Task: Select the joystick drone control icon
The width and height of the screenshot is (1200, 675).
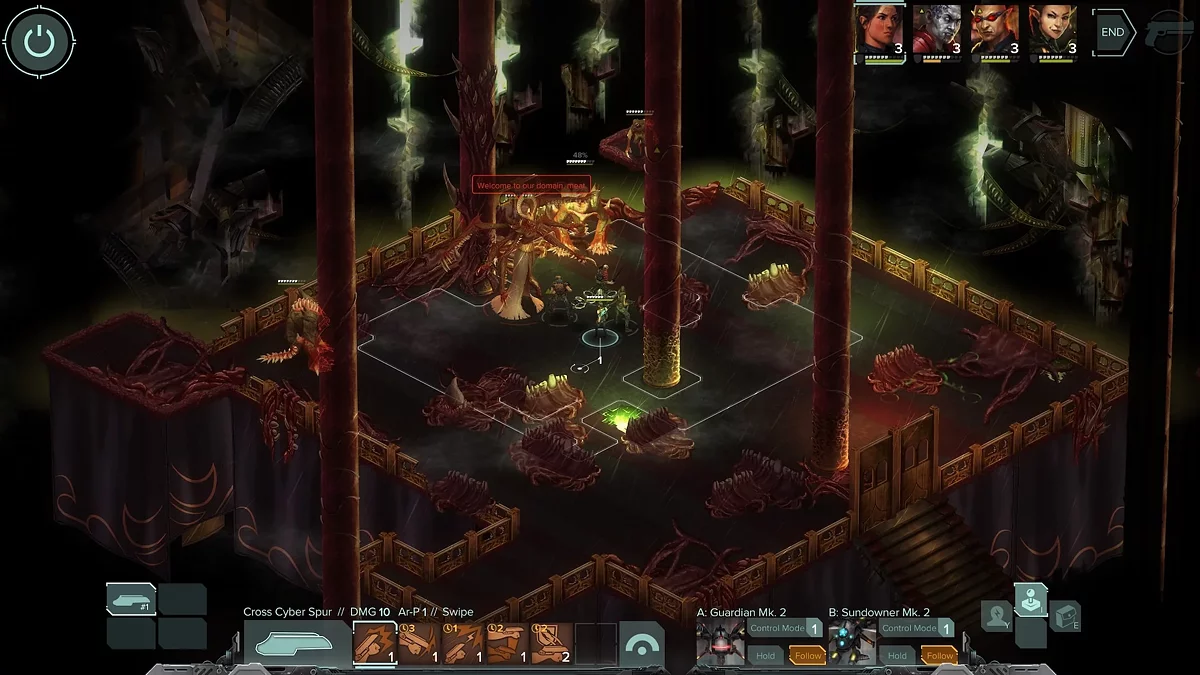Action: [x=1031, y=600]
